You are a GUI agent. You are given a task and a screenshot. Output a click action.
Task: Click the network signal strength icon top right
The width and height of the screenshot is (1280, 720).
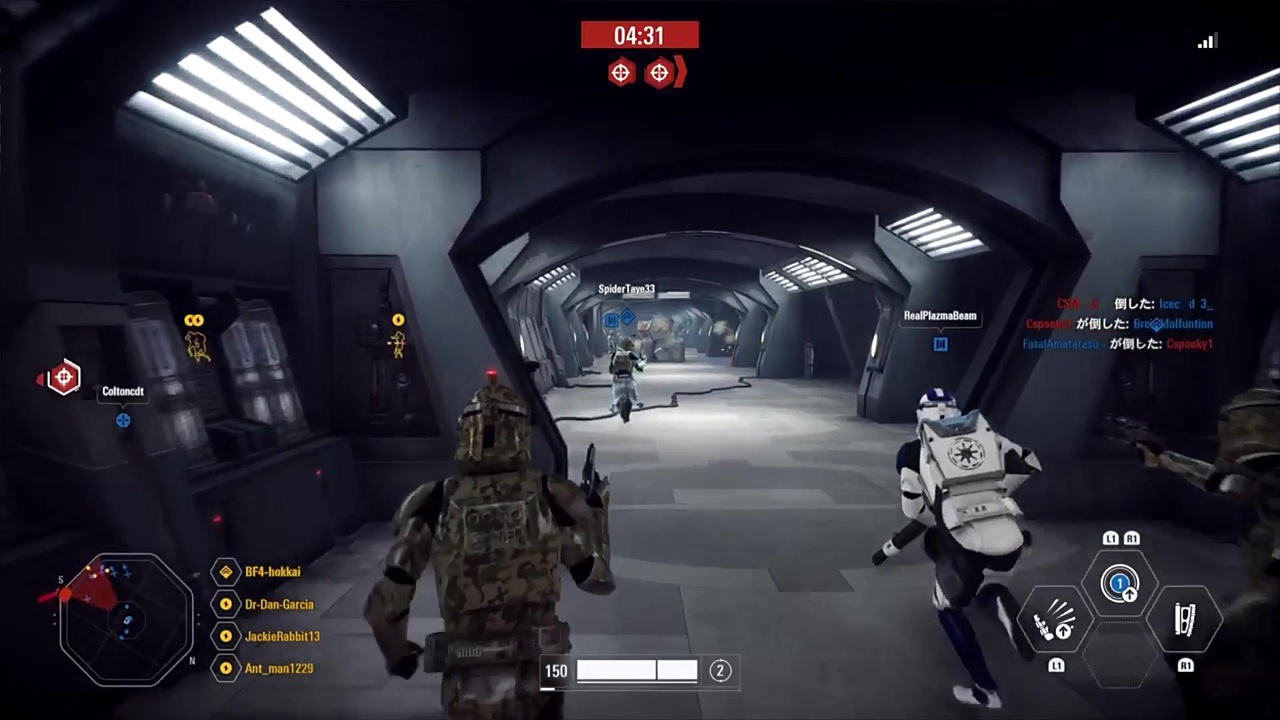tap(1206, 41)
